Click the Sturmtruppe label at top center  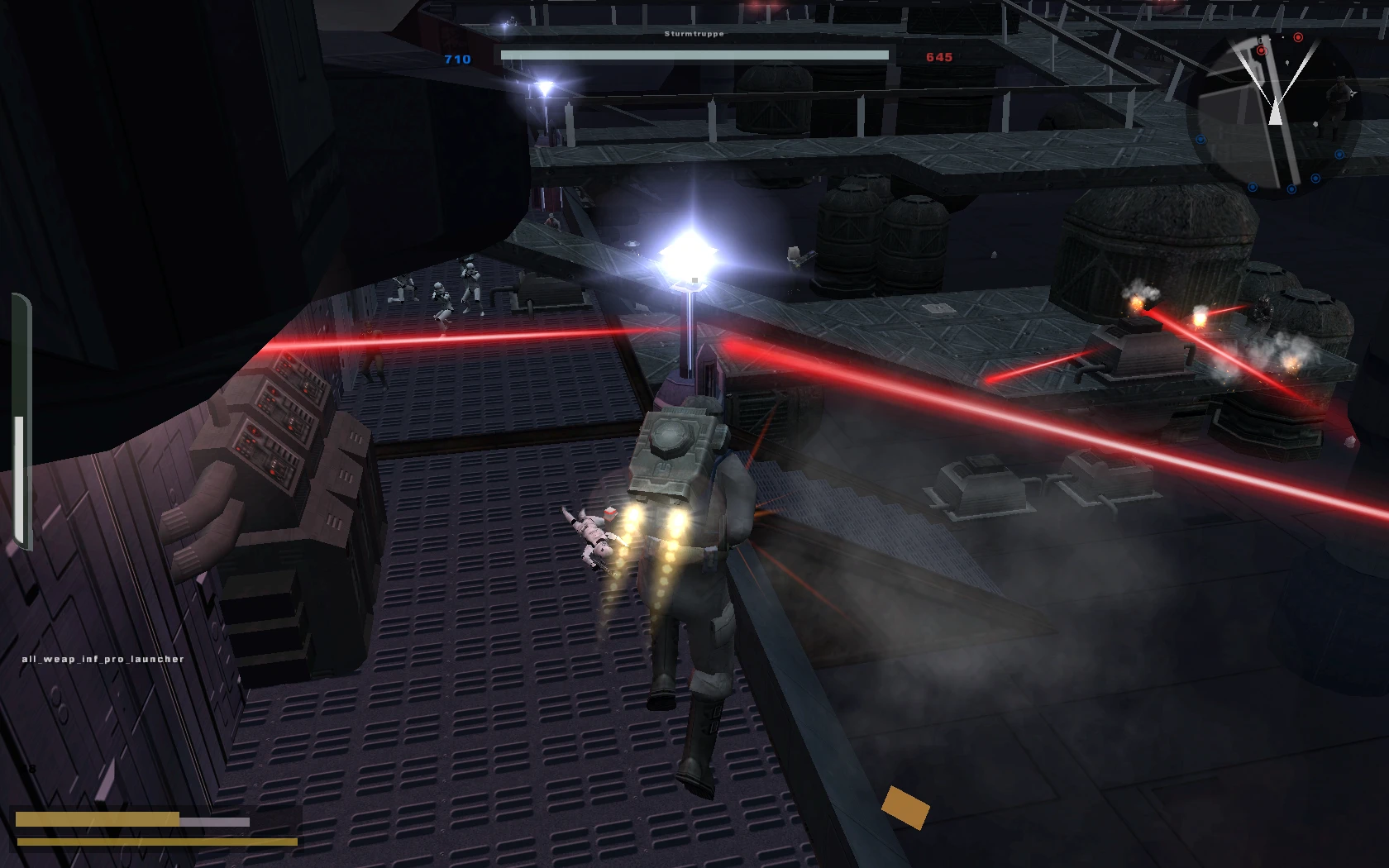(x=694, y=34)
